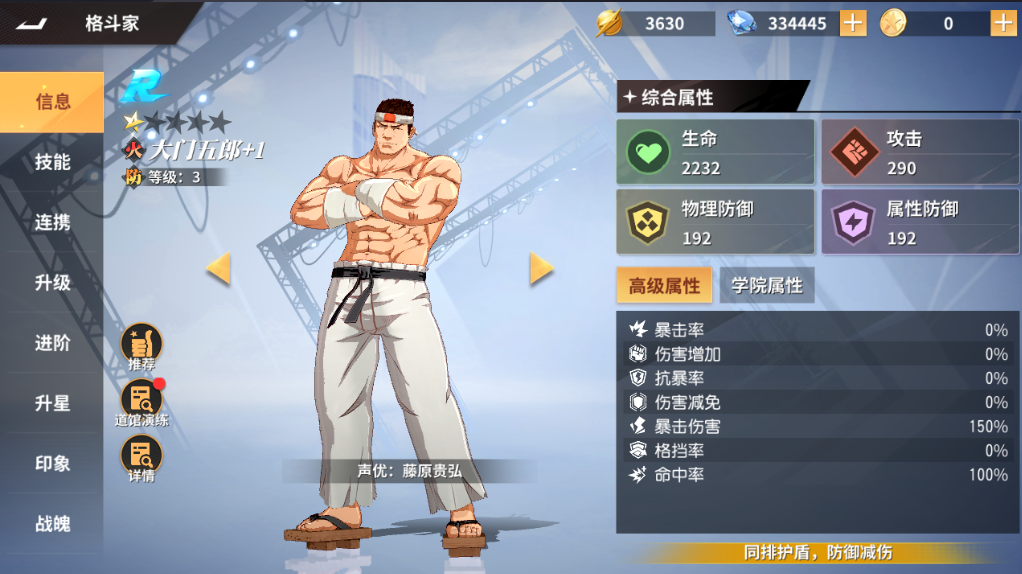Image resolution: width=1022 pixels, height=574 pixels.
Task: View 详情 details
Action: 141,458
